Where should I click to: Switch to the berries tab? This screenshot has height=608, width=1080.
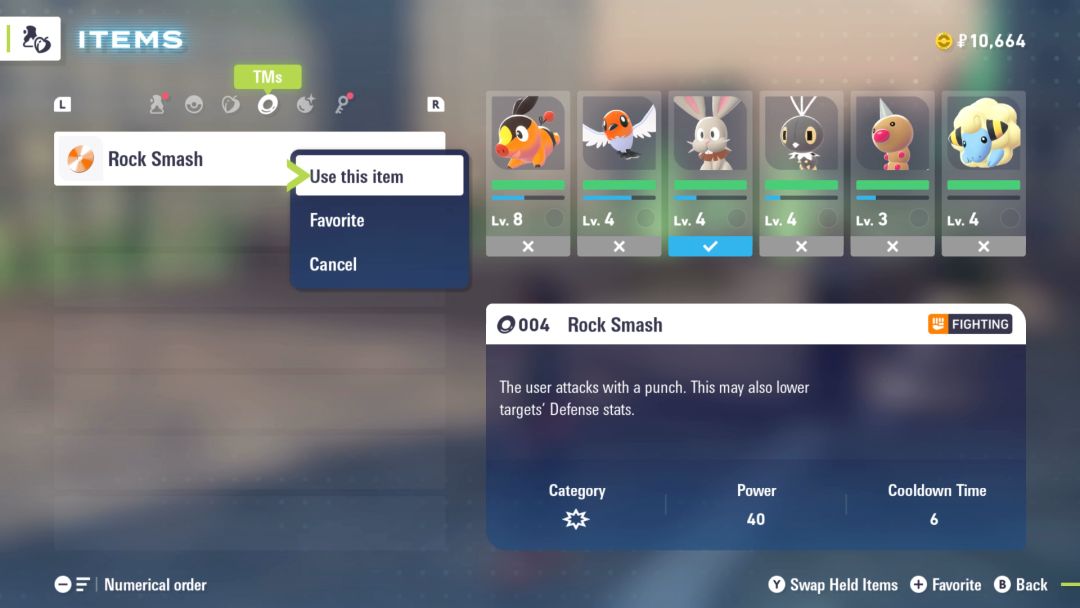tap(231, 104)
